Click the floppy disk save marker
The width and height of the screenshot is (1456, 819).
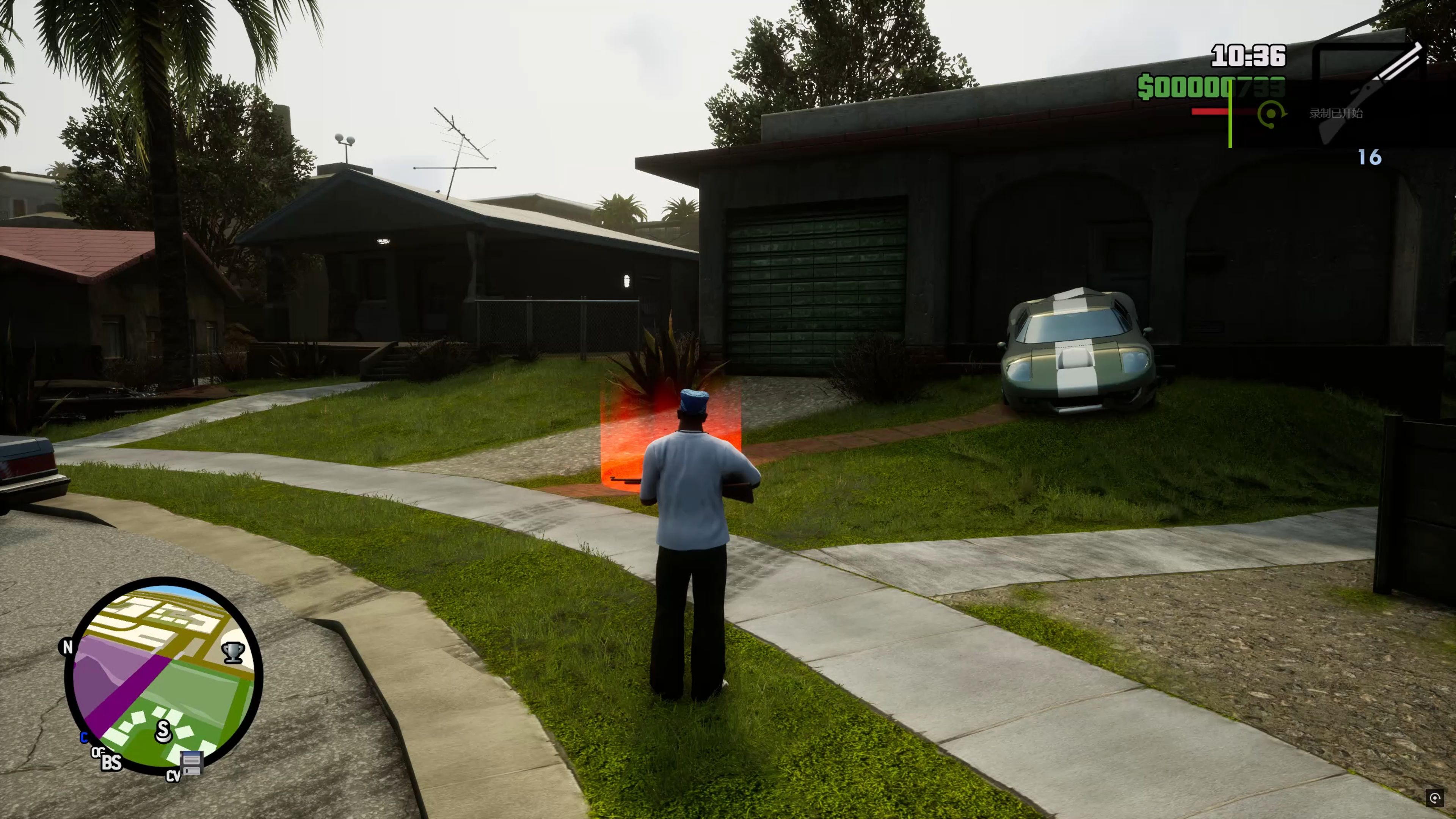pos(191,763)
